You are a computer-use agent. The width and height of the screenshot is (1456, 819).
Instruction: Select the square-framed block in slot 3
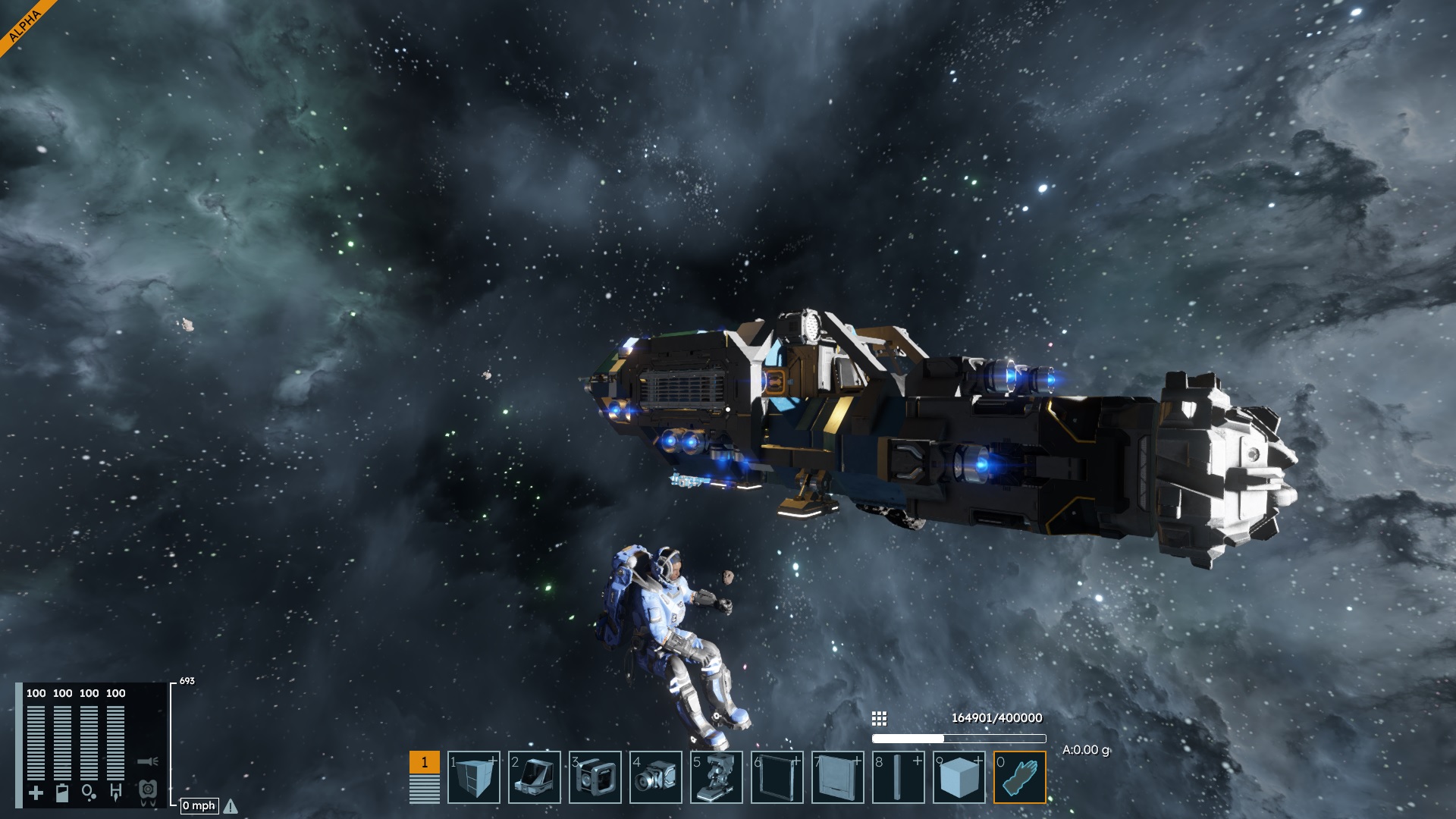pyautogui.click(x=595, y=777)
